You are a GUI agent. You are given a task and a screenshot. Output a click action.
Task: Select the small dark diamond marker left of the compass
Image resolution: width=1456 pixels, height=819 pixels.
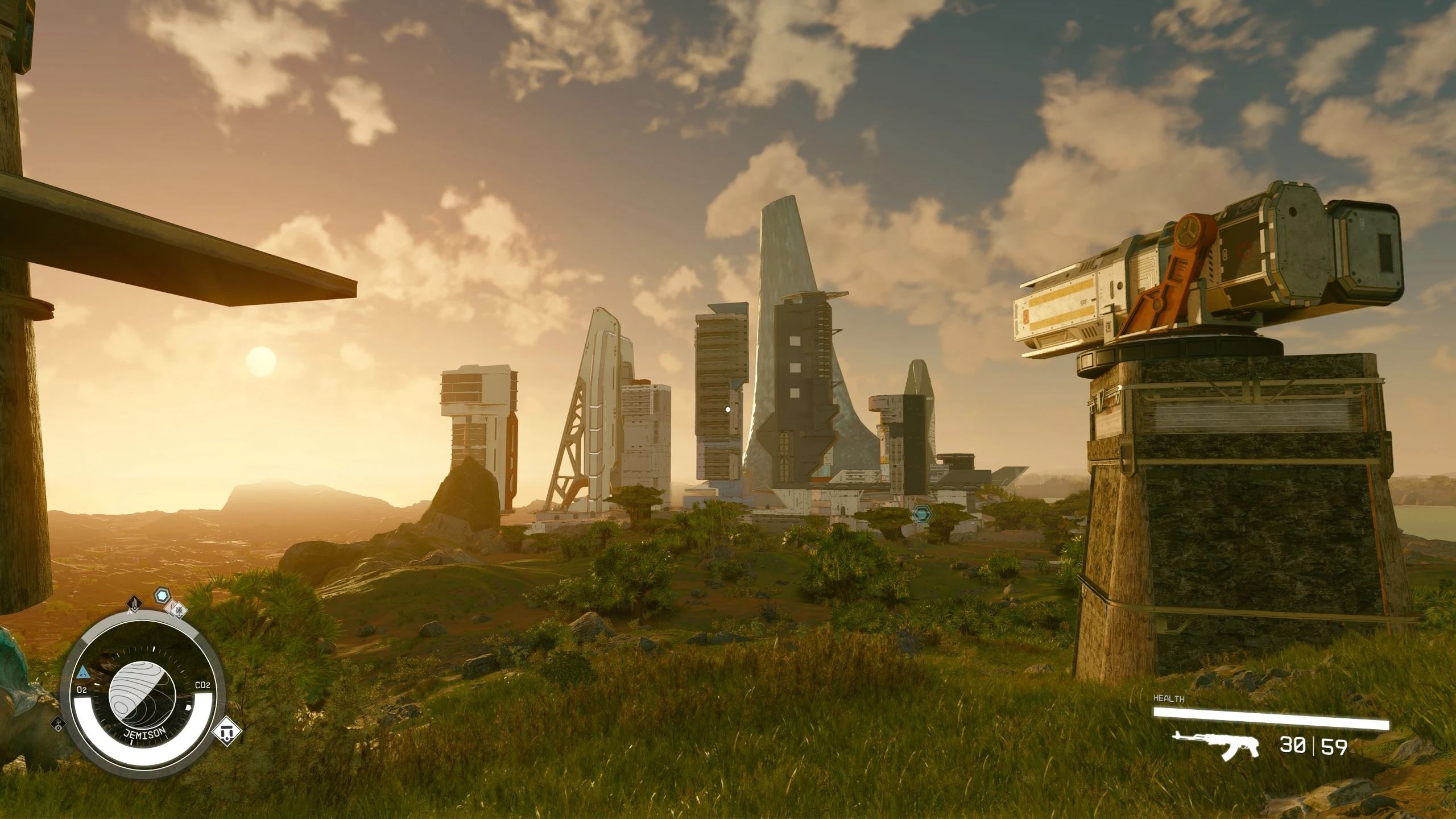(x=59, y=724)
